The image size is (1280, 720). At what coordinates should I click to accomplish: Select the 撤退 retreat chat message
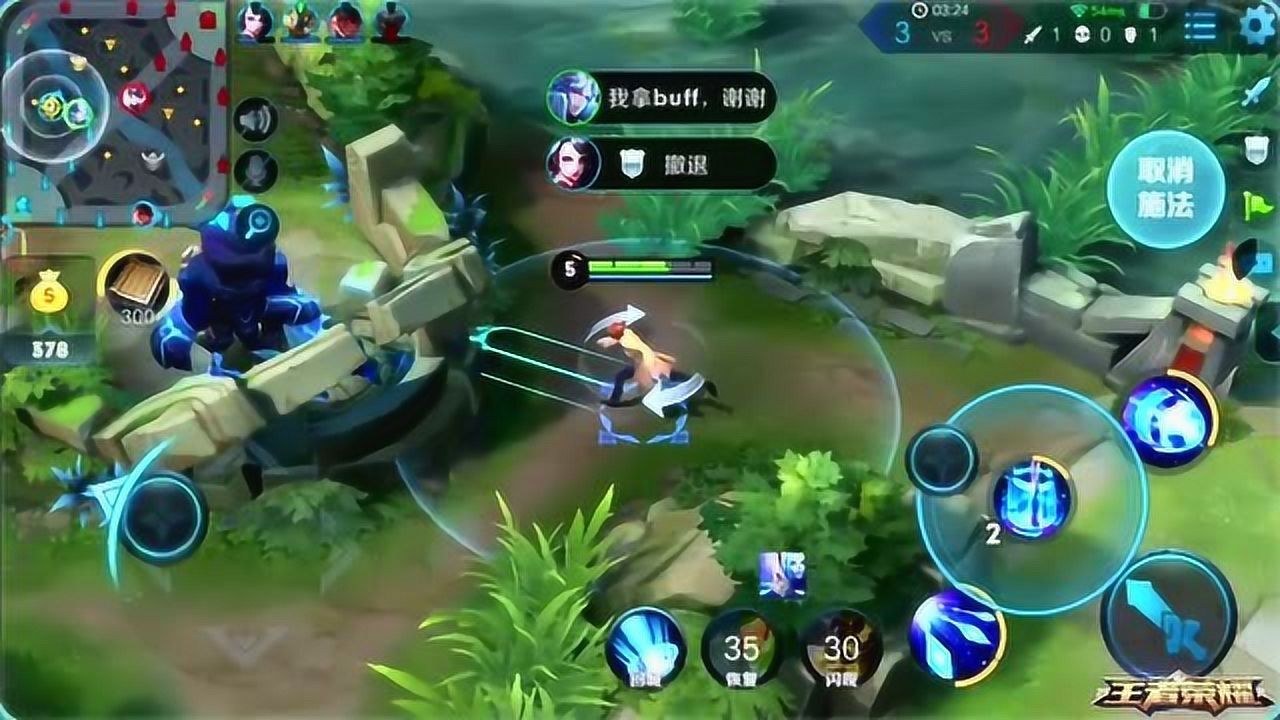pyautogui.click(x=662, y=163)
